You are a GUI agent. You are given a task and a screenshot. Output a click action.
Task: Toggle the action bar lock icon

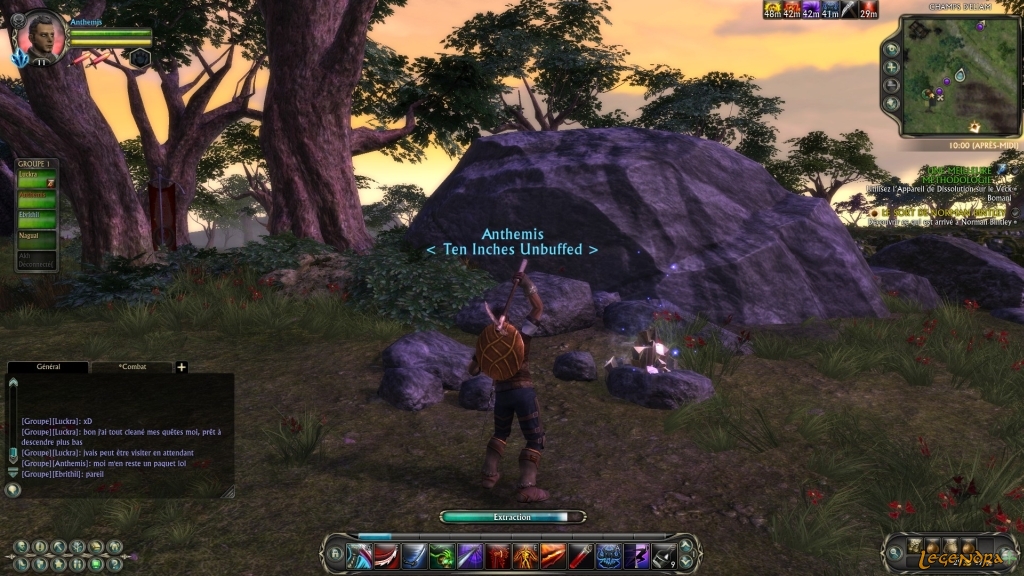pos(335,554)
